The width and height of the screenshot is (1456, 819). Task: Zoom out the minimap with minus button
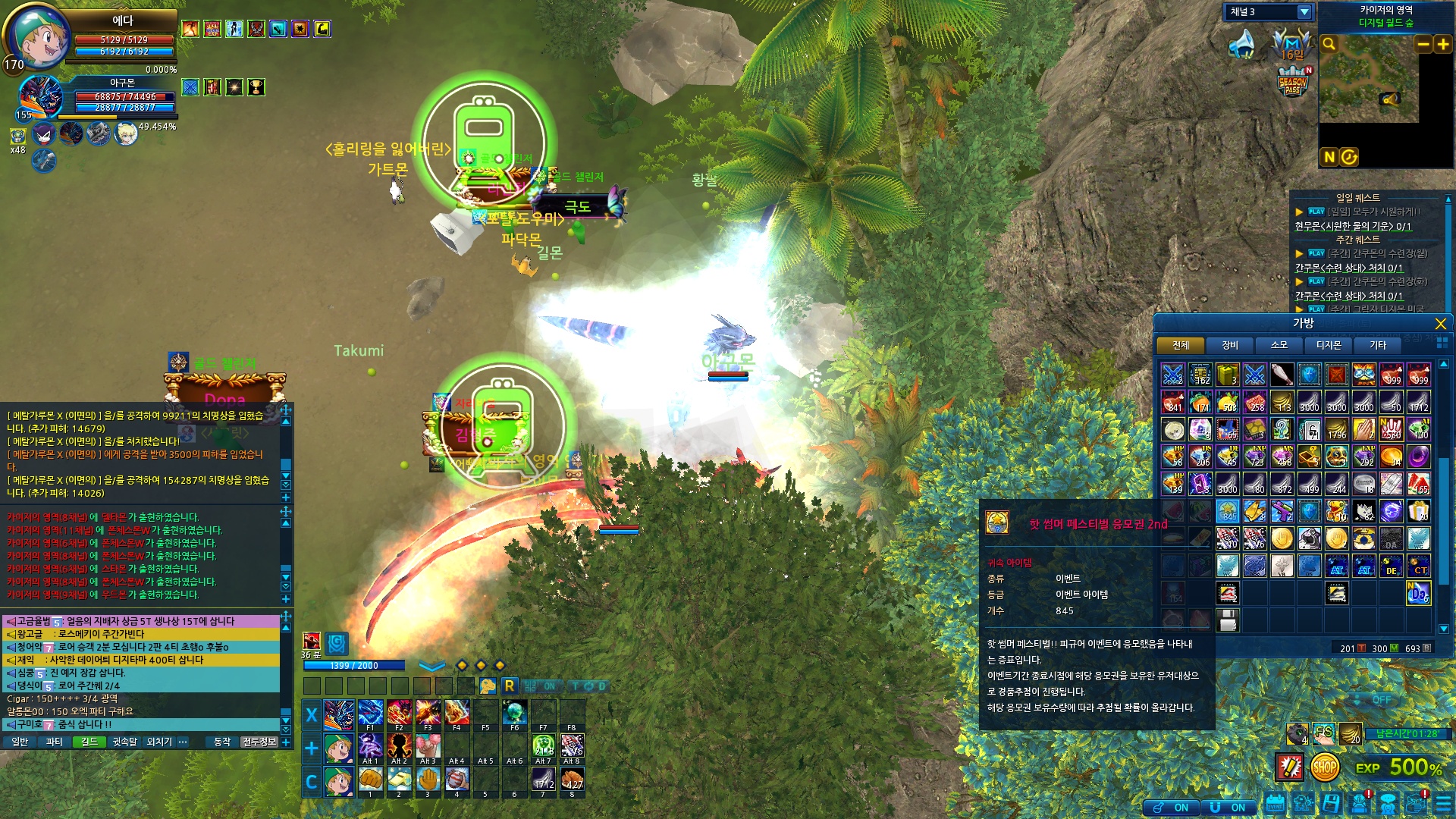pyautogui.click(x=1423, y=44)
